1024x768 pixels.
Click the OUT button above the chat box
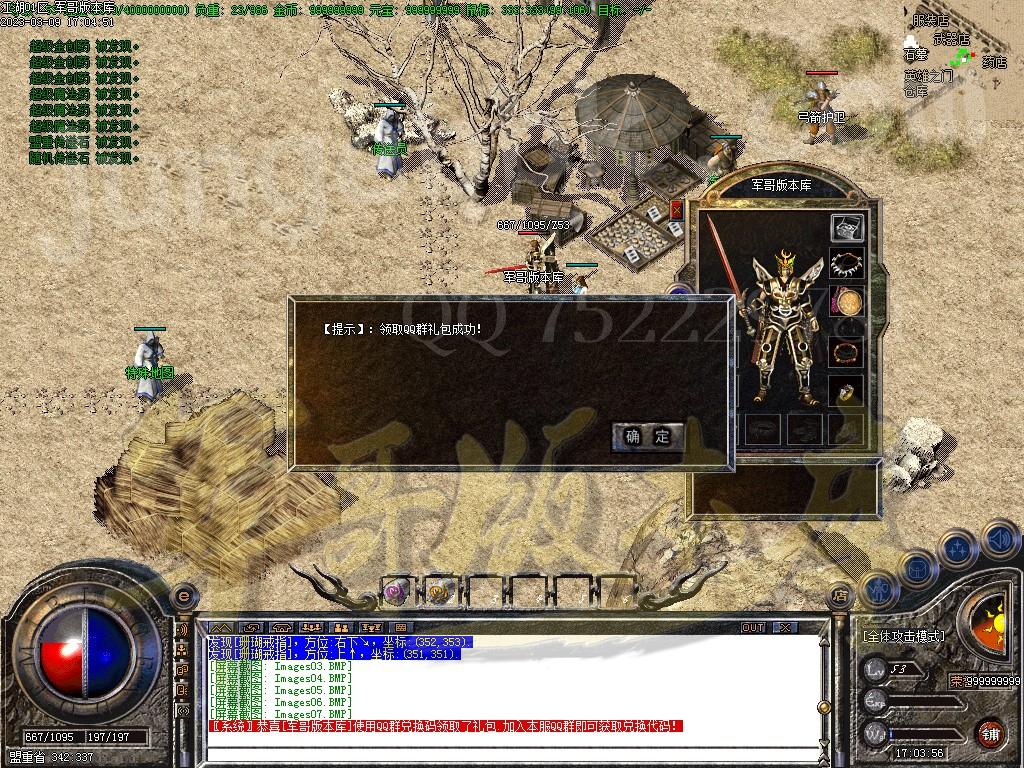click(753, 628)
